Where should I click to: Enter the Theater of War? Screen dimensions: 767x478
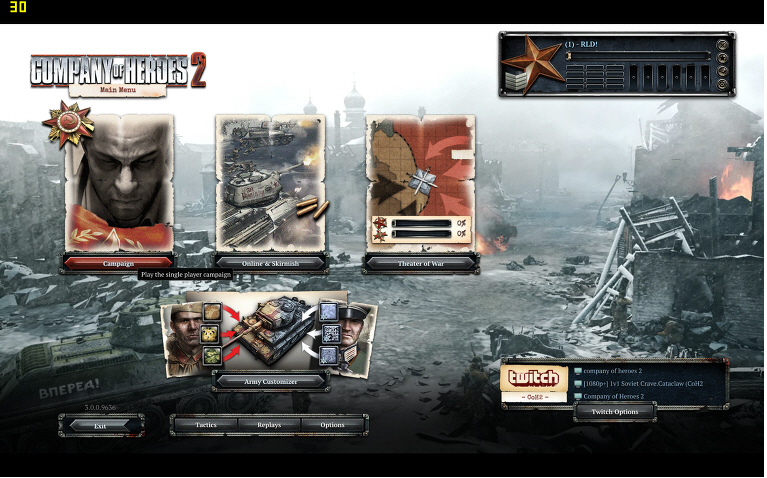[x=420, y=264]
